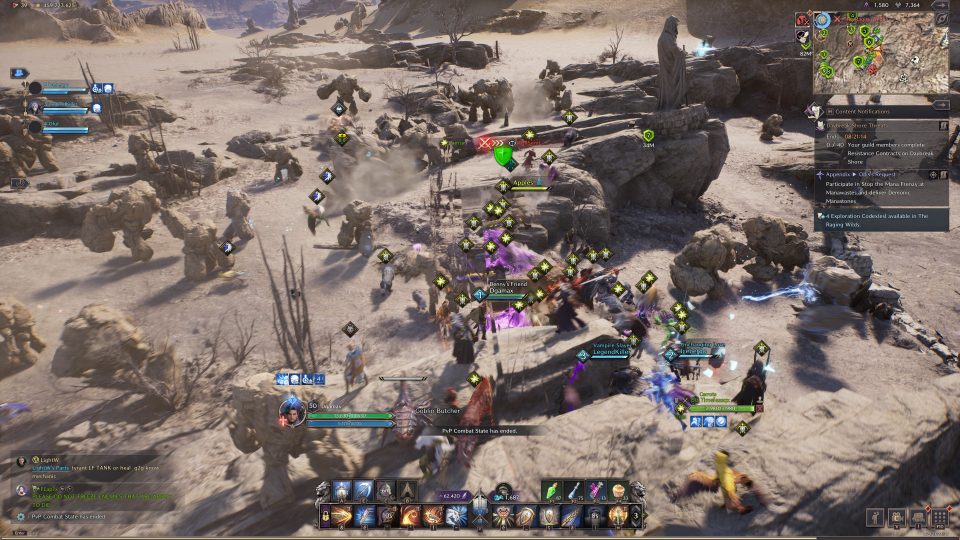Use the blue mana potion slot

point(576,491)
